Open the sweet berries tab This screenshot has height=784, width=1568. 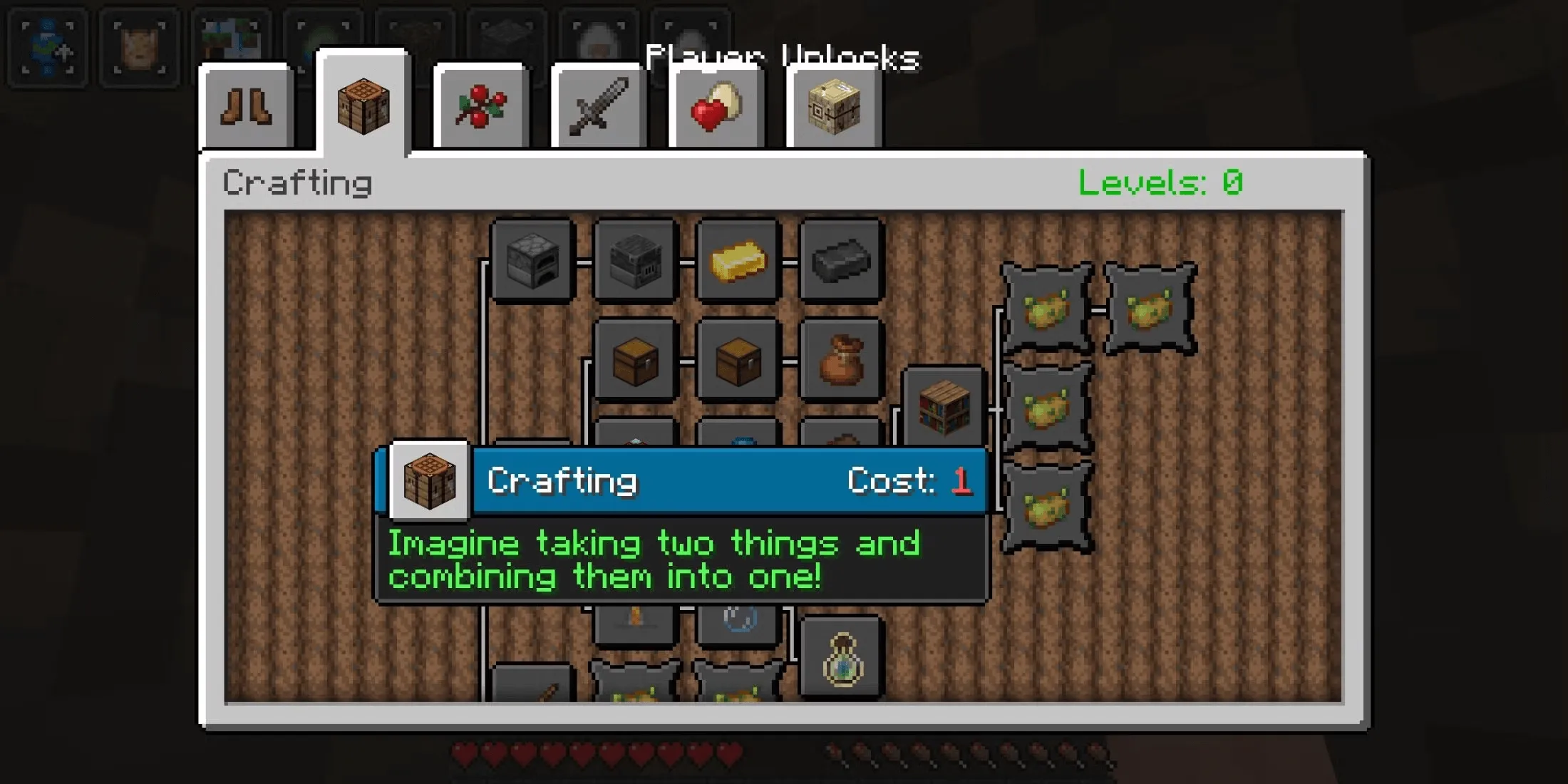click(481, 107)
